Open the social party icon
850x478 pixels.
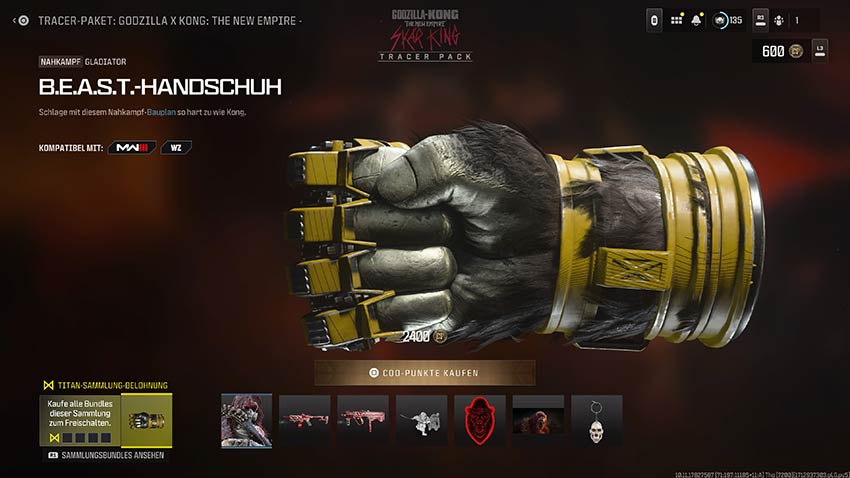[x=780, y=20]
